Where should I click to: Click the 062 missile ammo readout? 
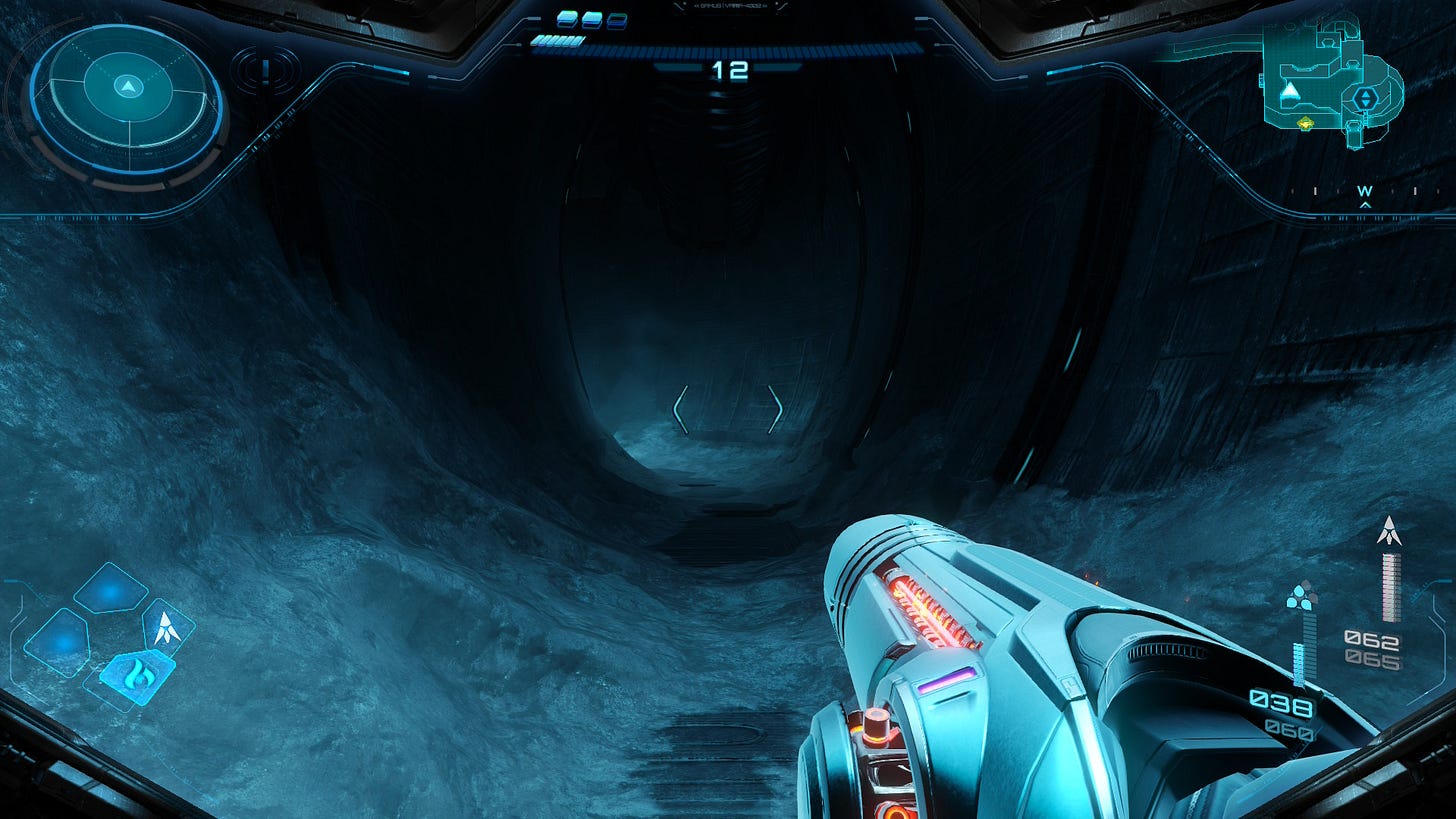[x=1373, y=638]
